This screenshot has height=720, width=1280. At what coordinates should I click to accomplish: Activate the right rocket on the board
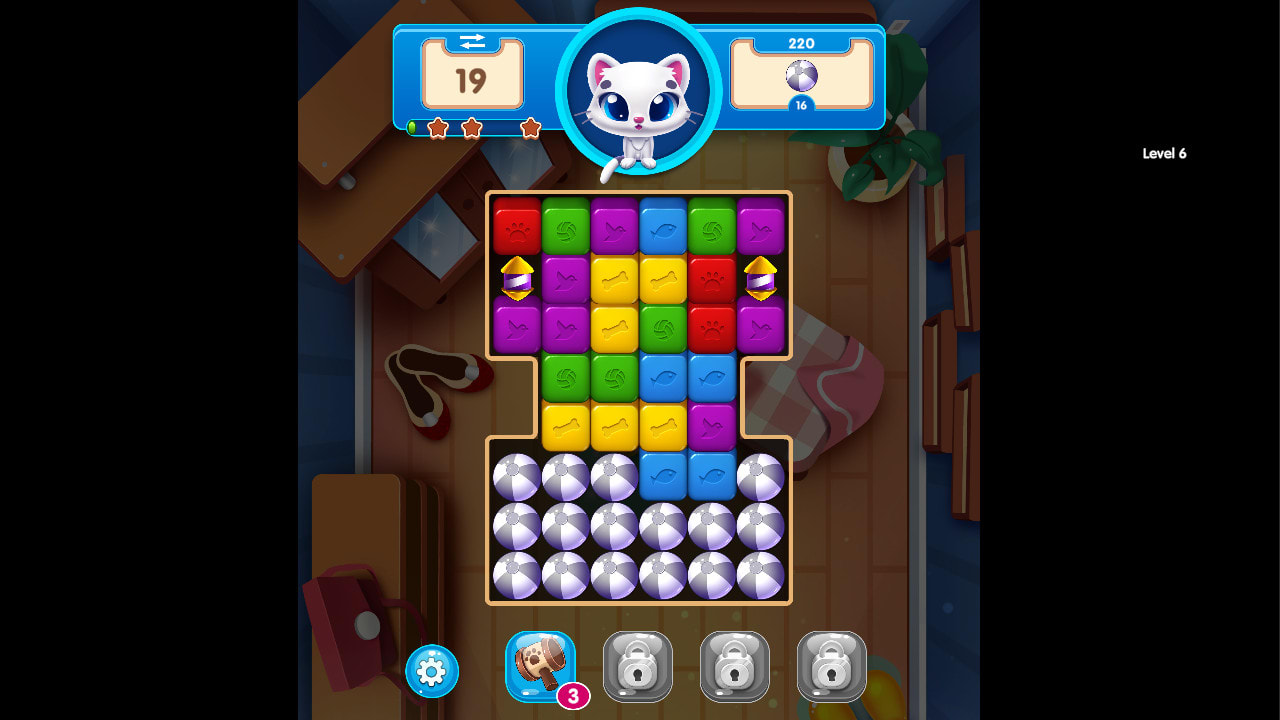pos(760,278)
